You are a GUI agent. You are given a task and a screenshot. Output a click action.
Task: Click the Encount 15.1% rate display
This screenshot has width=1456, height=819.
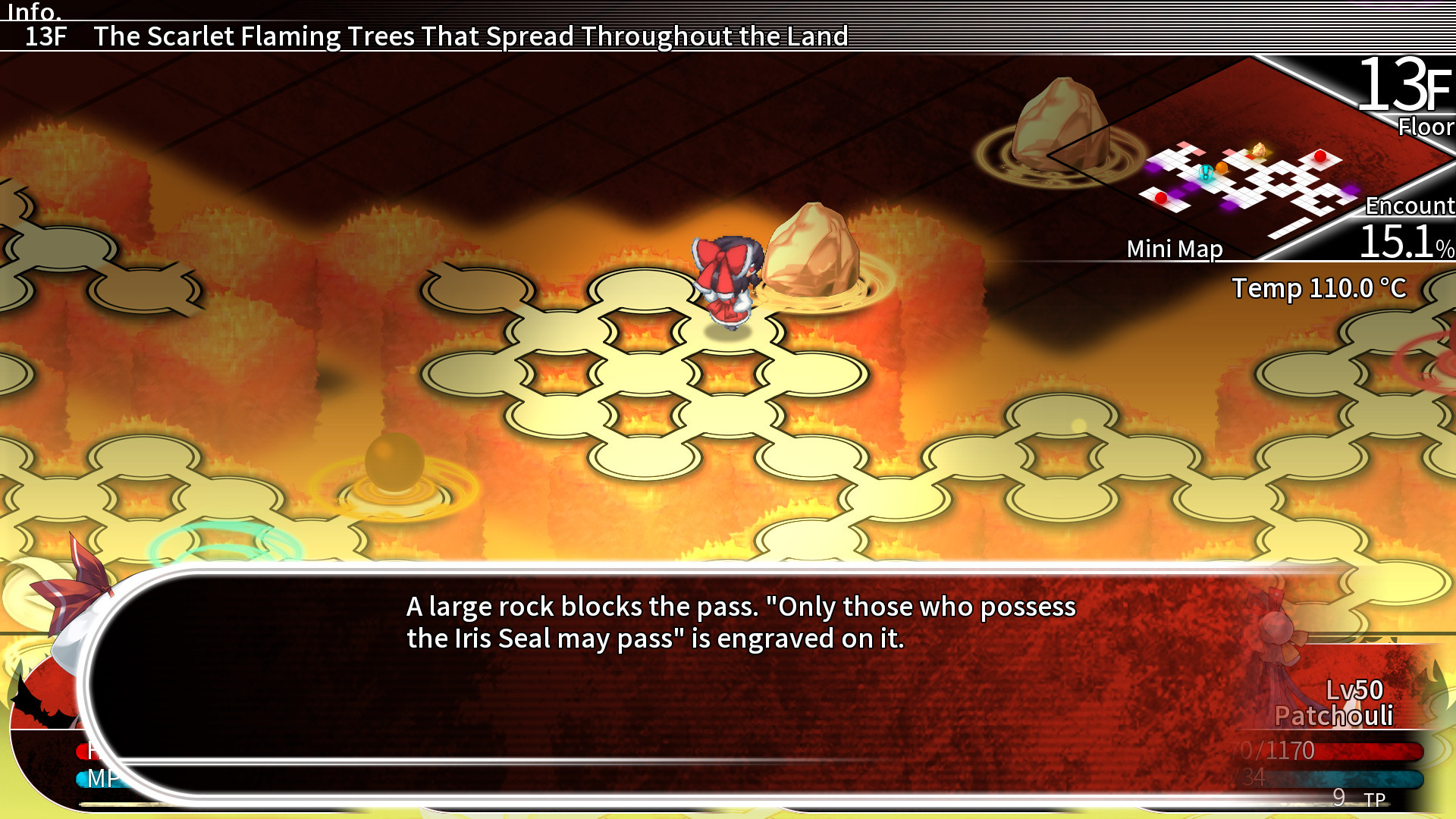(x=1407, y=227)
